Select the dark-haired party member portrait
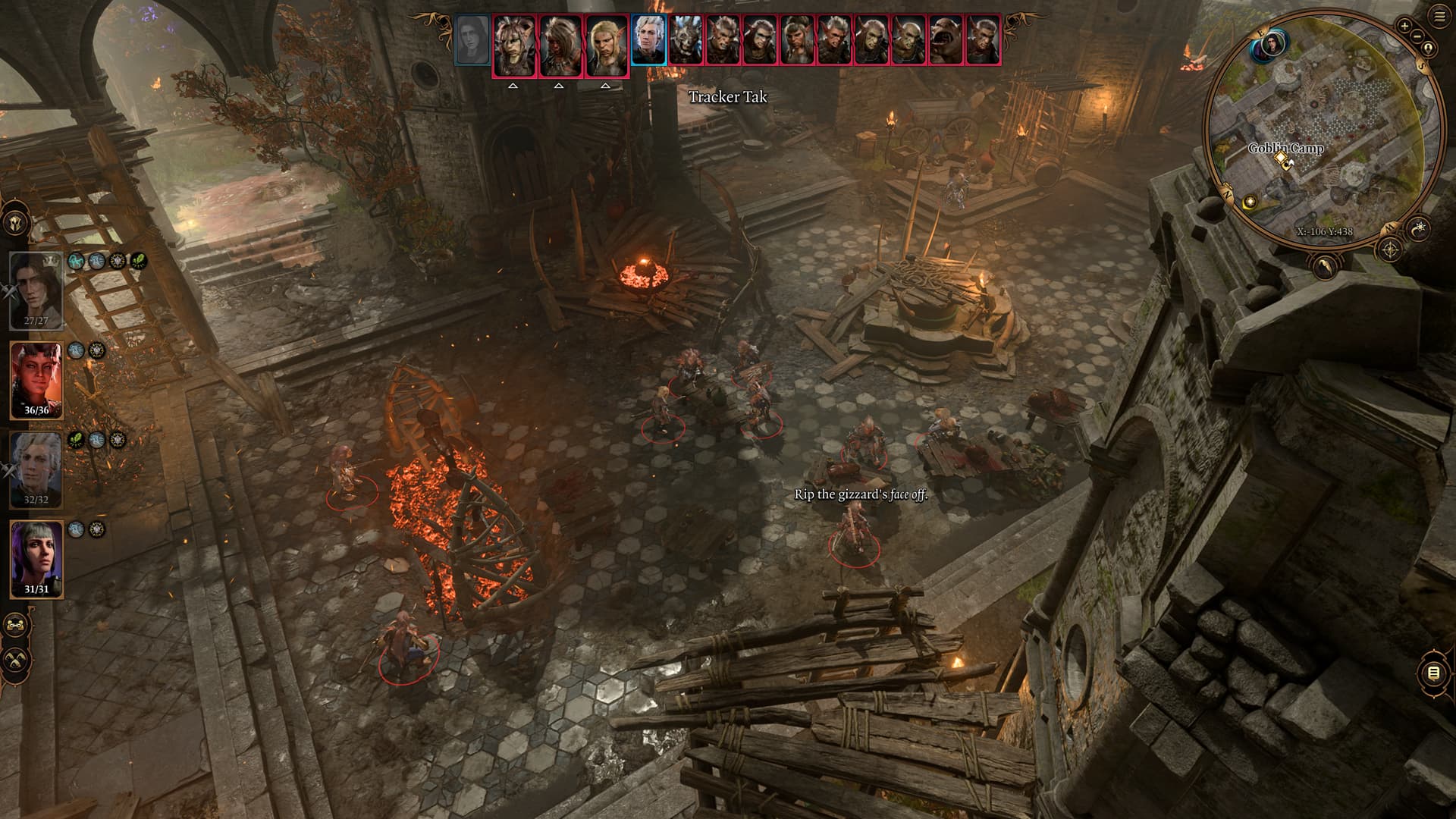 coord(36,289)
